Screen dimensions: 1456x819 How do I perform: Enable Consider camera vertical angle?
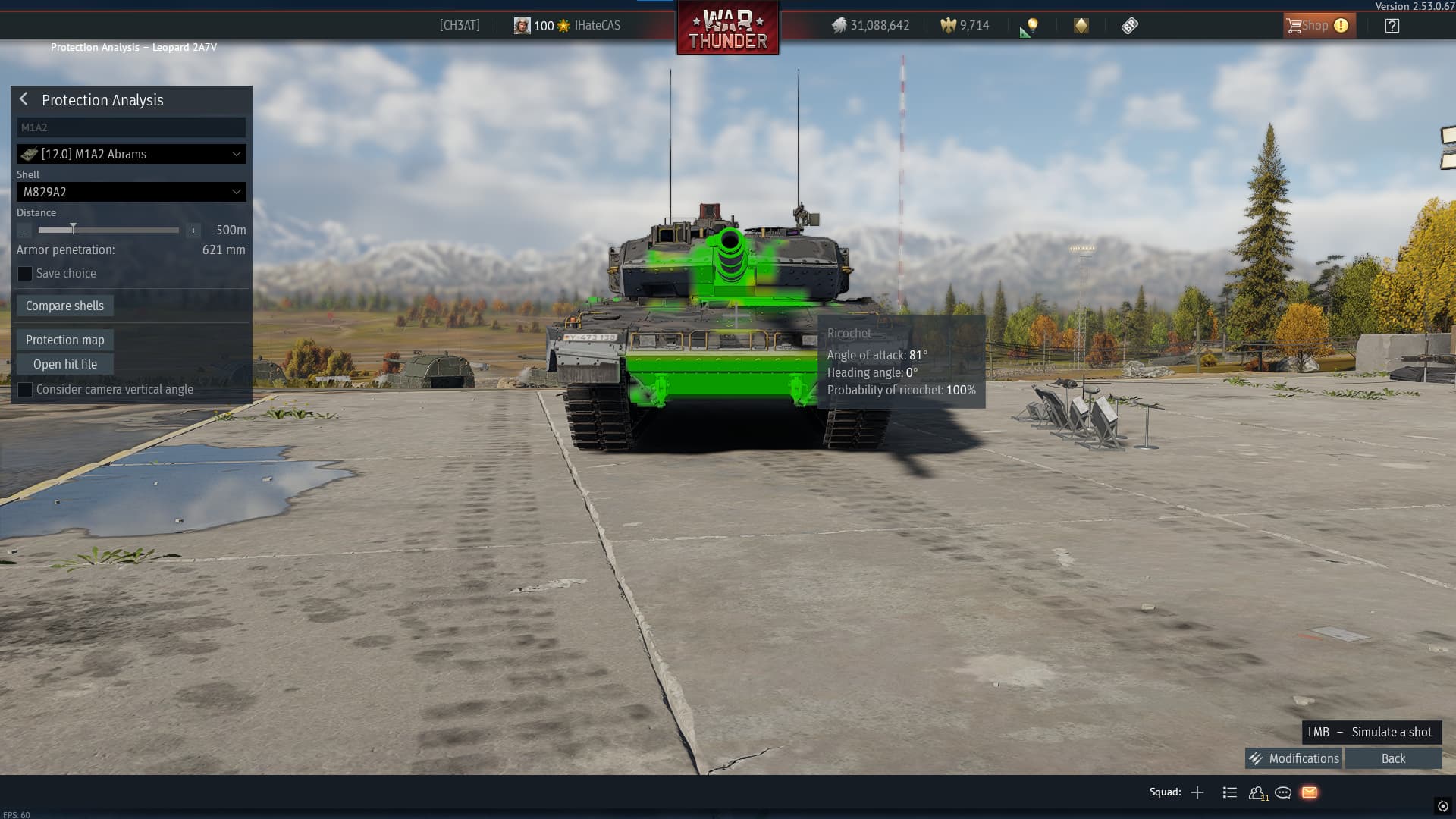click(25, 390)
